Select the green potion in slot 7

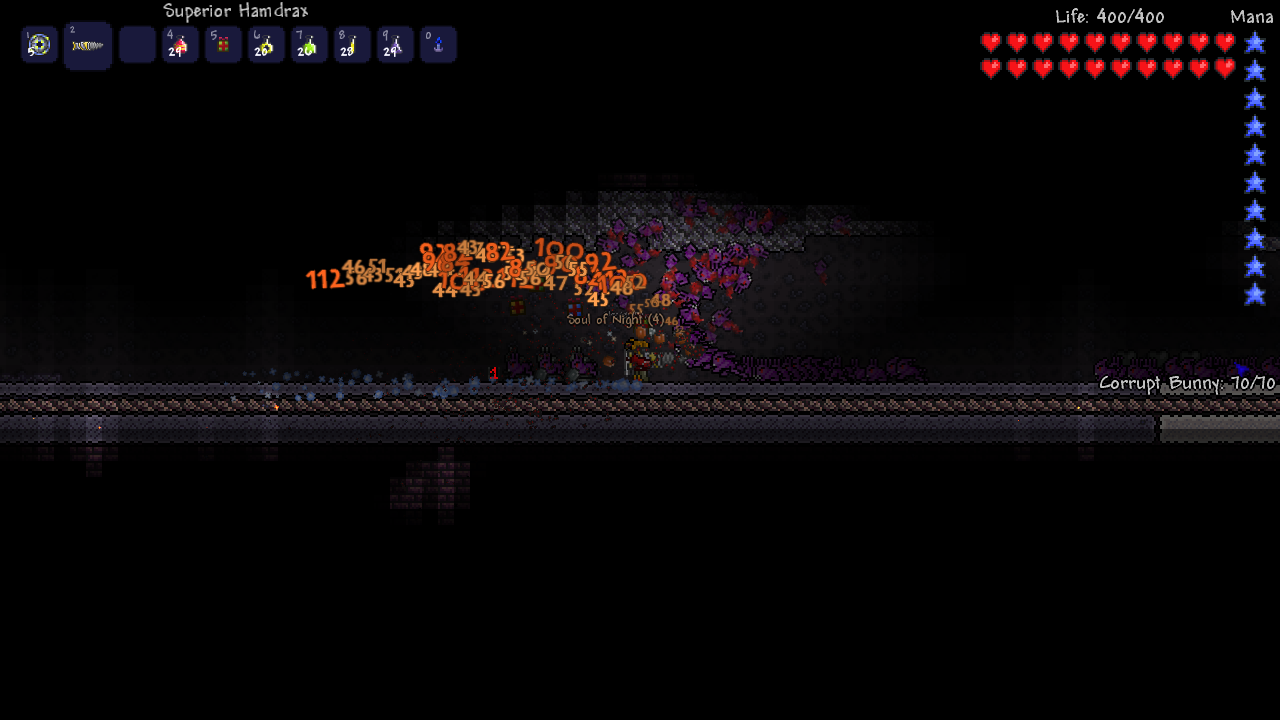coord(309,45)
